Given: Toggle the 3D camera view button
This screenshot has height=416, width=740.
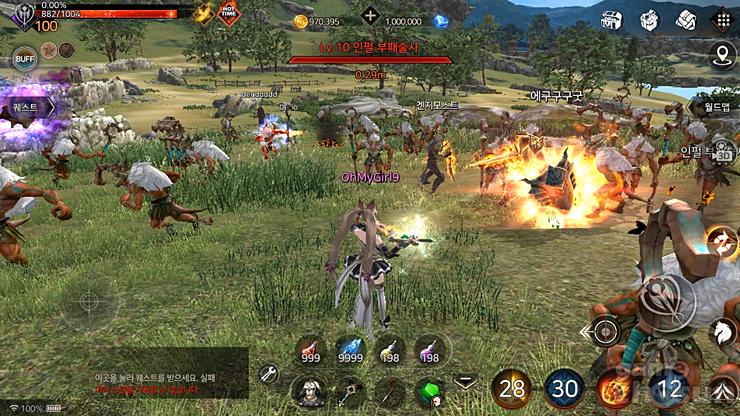Looking at the screenshot, I should 724,154.
